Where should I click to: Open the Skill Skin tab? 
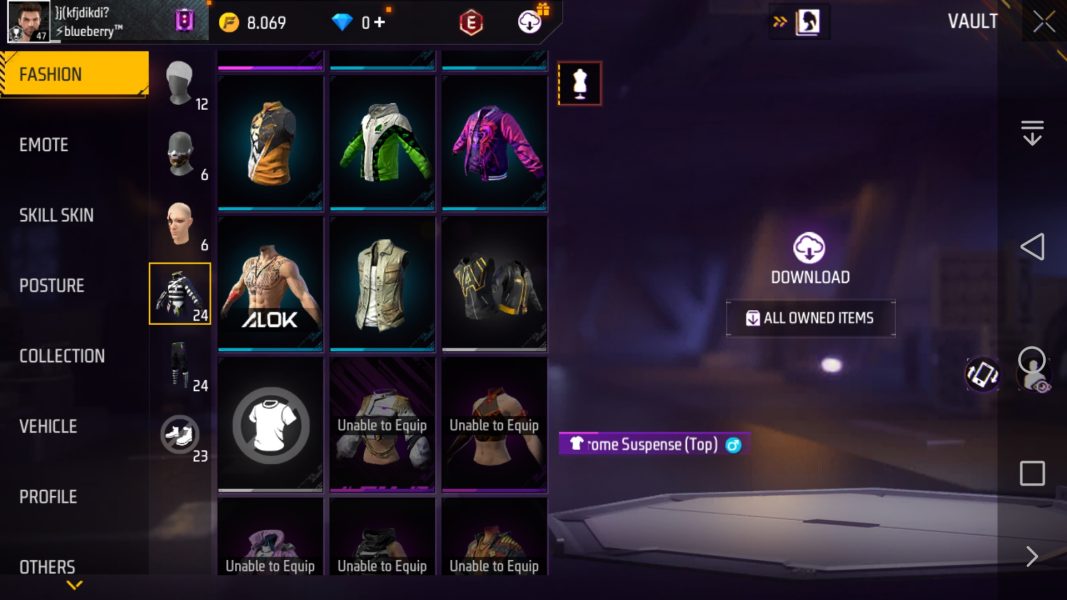56,215
